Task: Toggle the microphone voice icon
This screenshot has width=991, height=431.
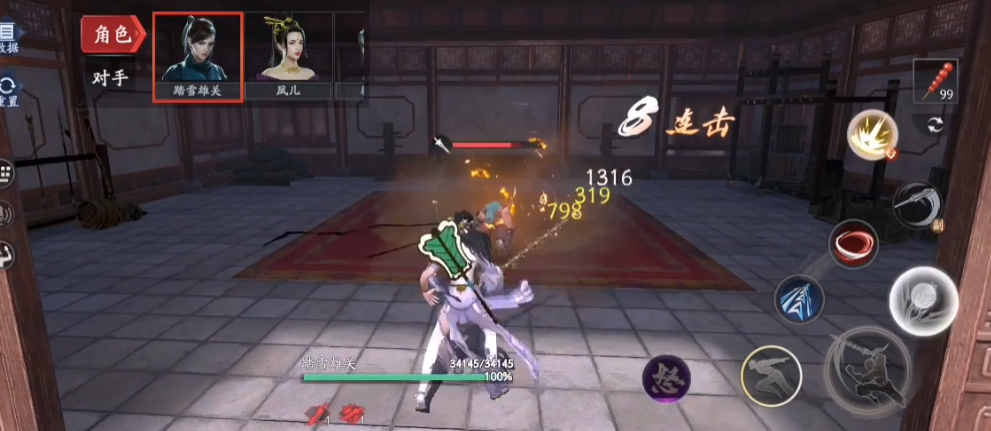Action: click(4, 213)
